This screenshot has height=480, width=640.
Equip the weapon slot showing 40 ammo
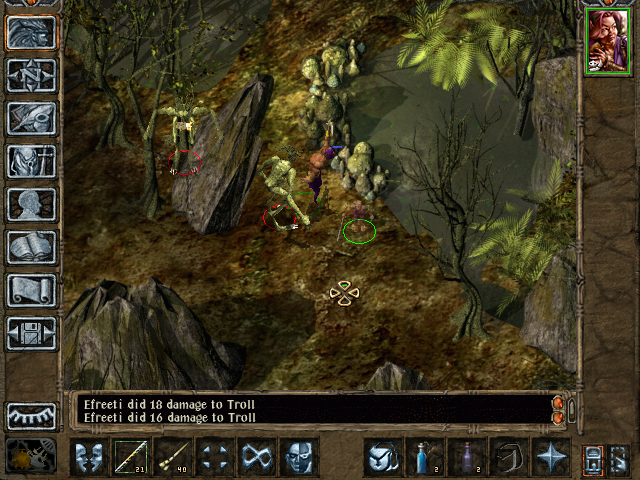click(172, 457)
